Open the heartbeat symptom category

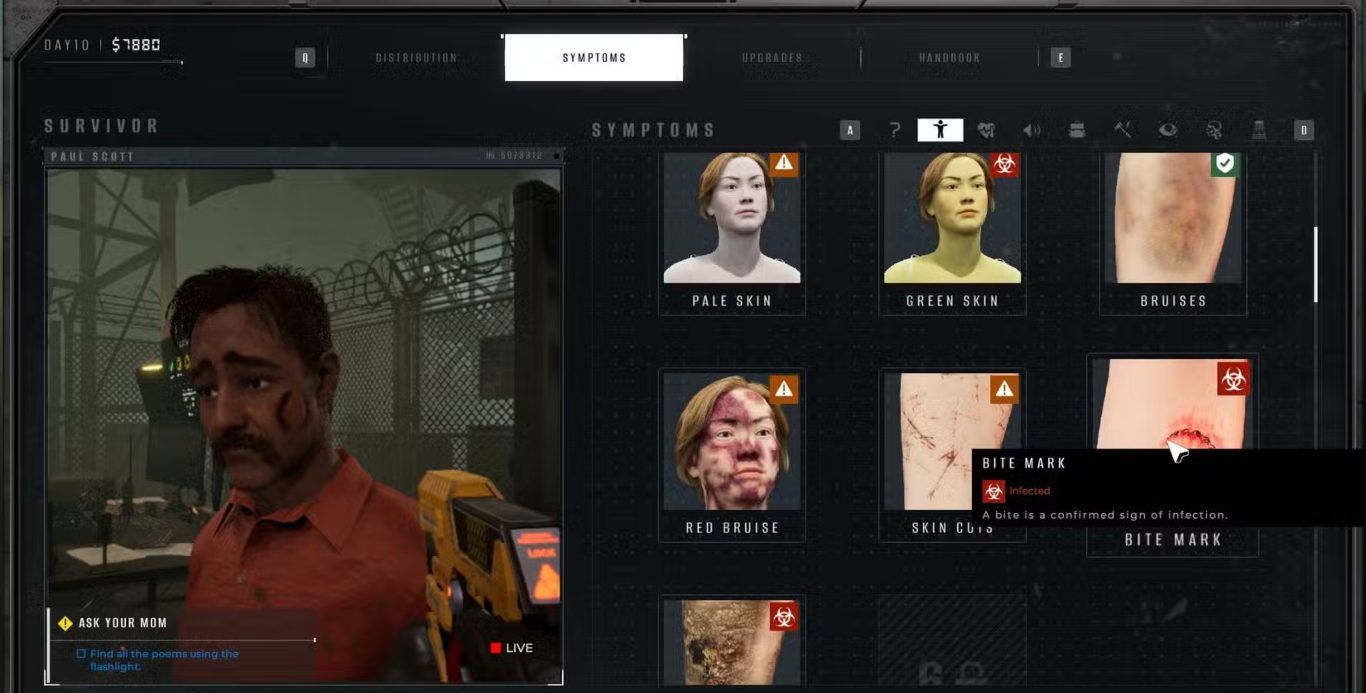click(986, 130)
